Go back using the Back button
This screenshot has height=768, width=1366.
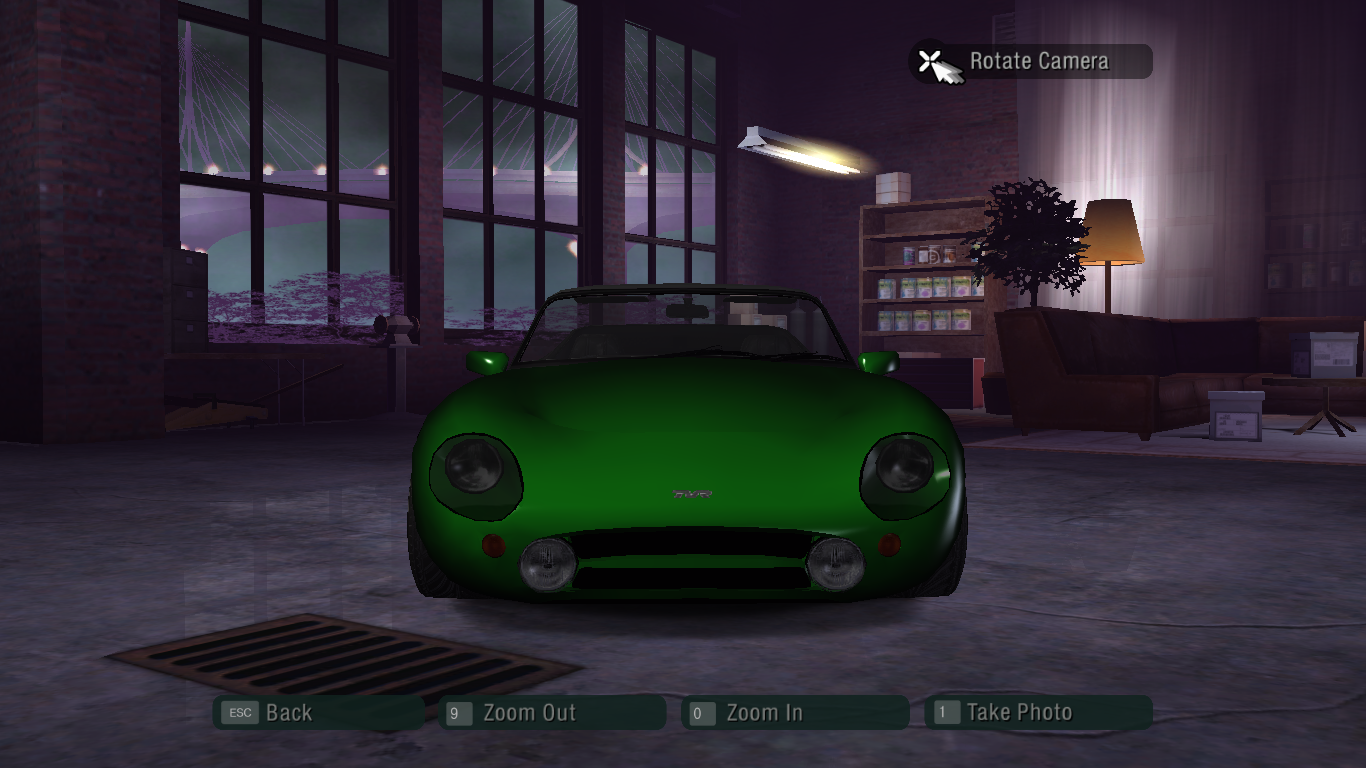pos(318,713)
